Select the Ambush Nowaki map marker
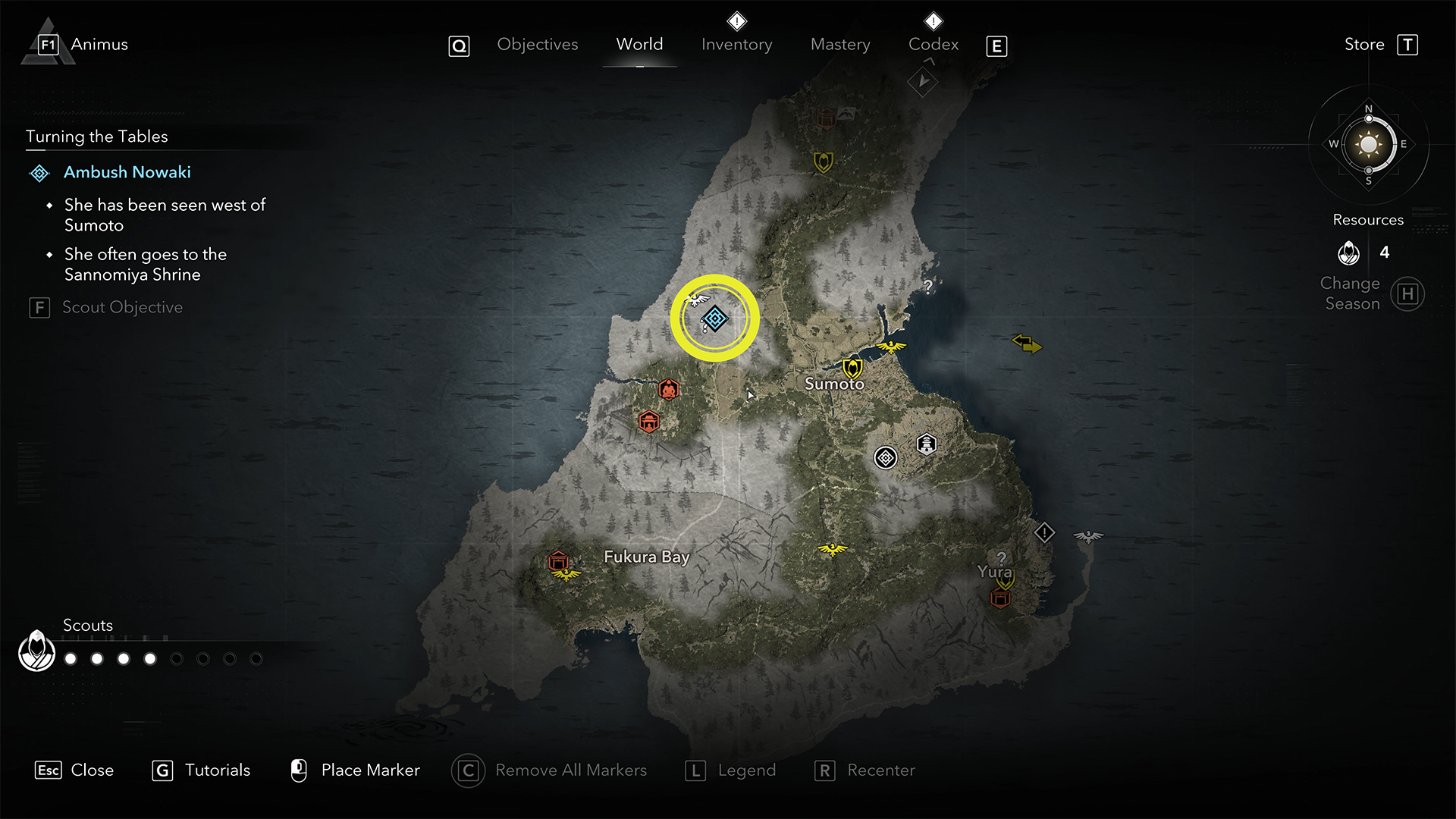1456x819 pixels. (x=714, y=318)
